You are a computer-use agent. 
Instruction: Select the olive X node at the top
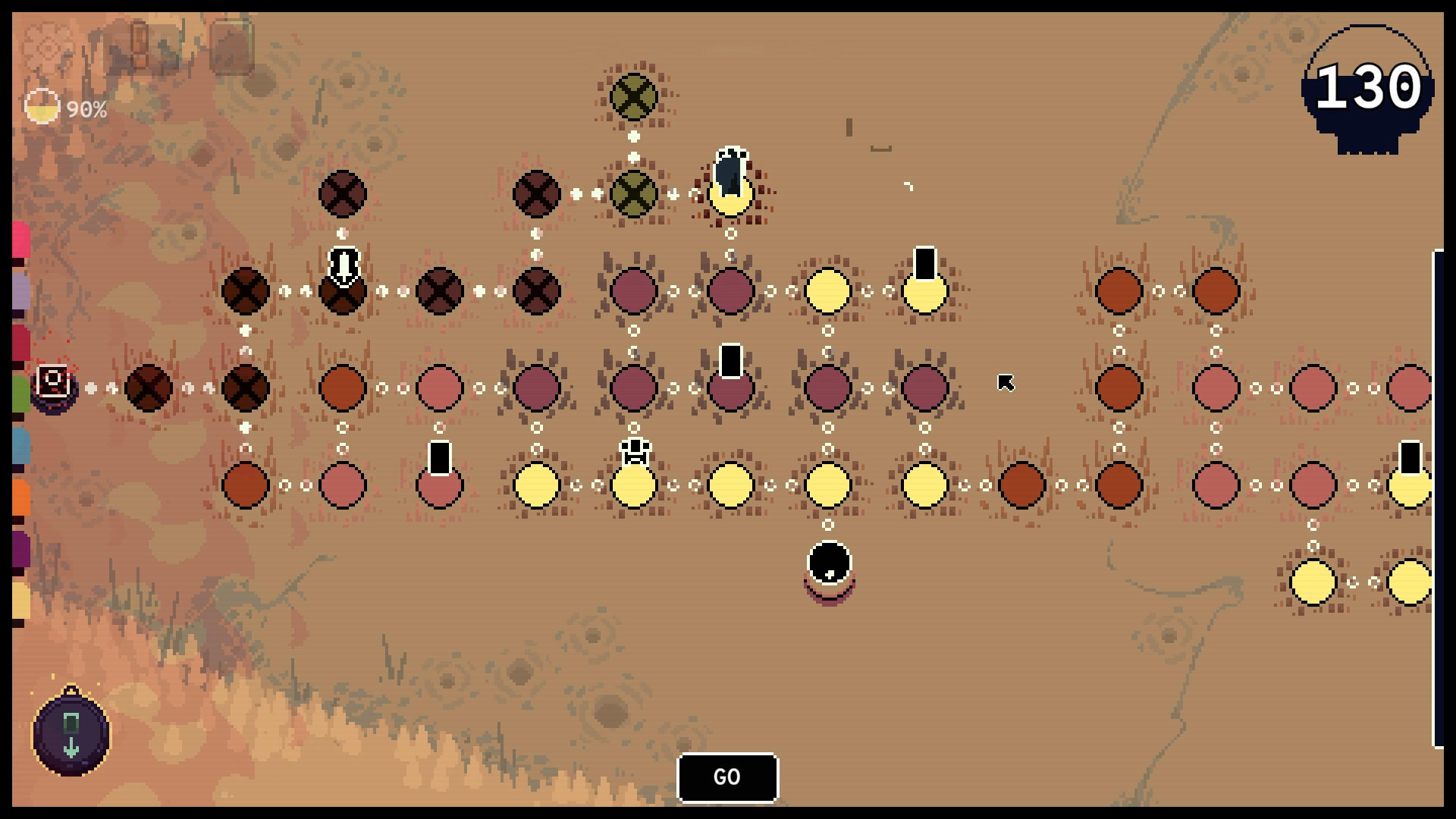coord(633,97)
